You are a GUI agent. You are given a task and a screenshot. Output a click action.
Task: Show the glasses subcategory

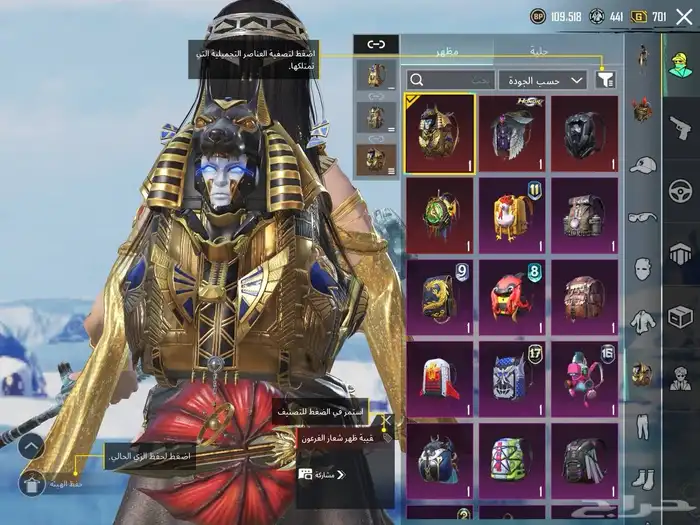643,217
